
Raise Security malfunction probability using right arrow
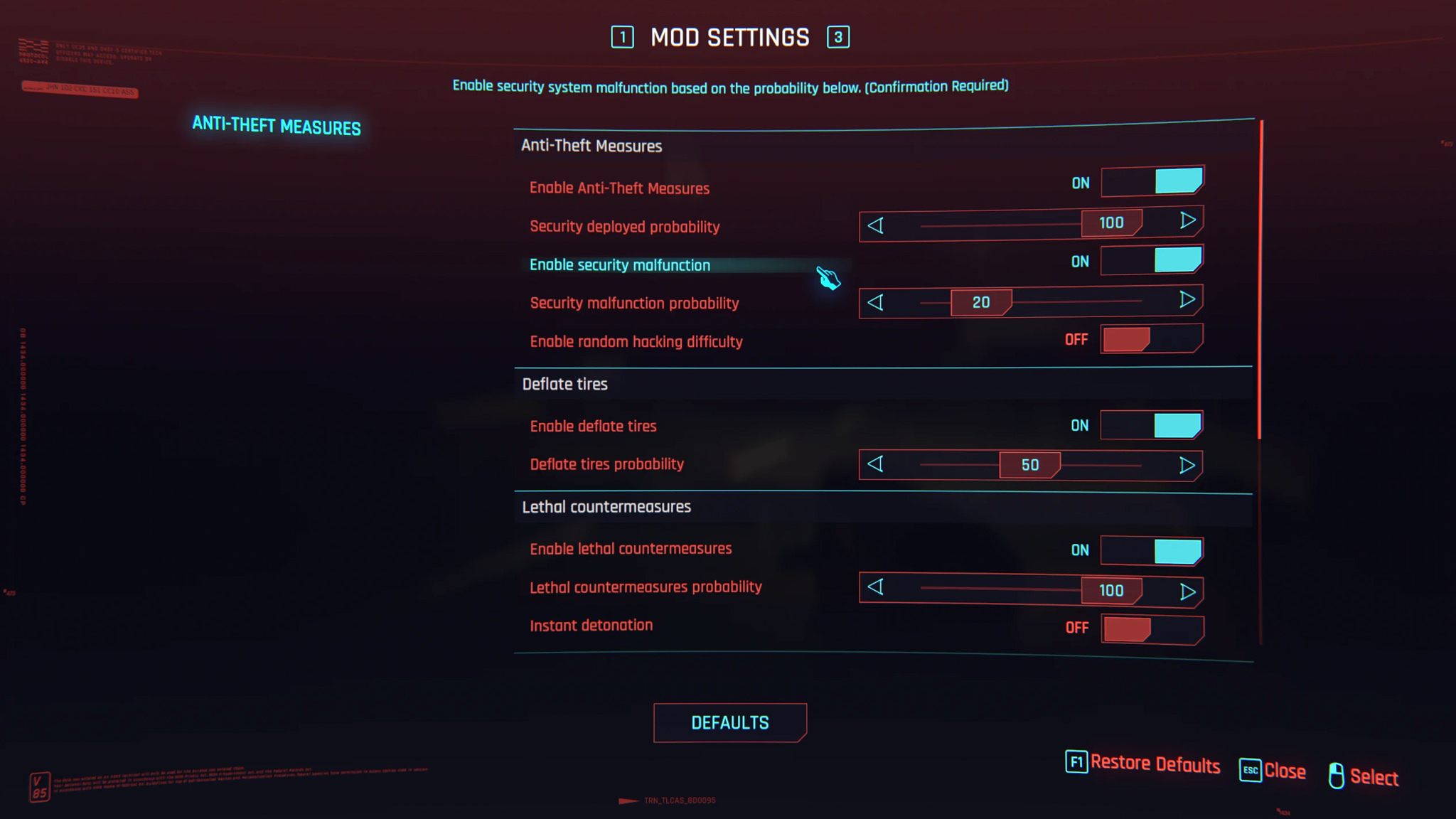1187,300
